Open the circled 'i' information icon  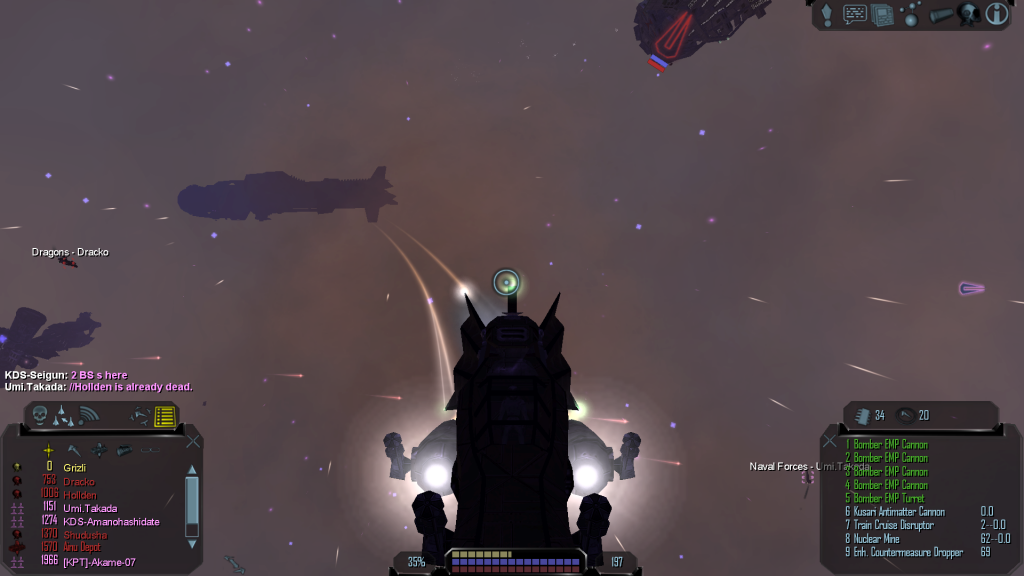click(996, 14)
